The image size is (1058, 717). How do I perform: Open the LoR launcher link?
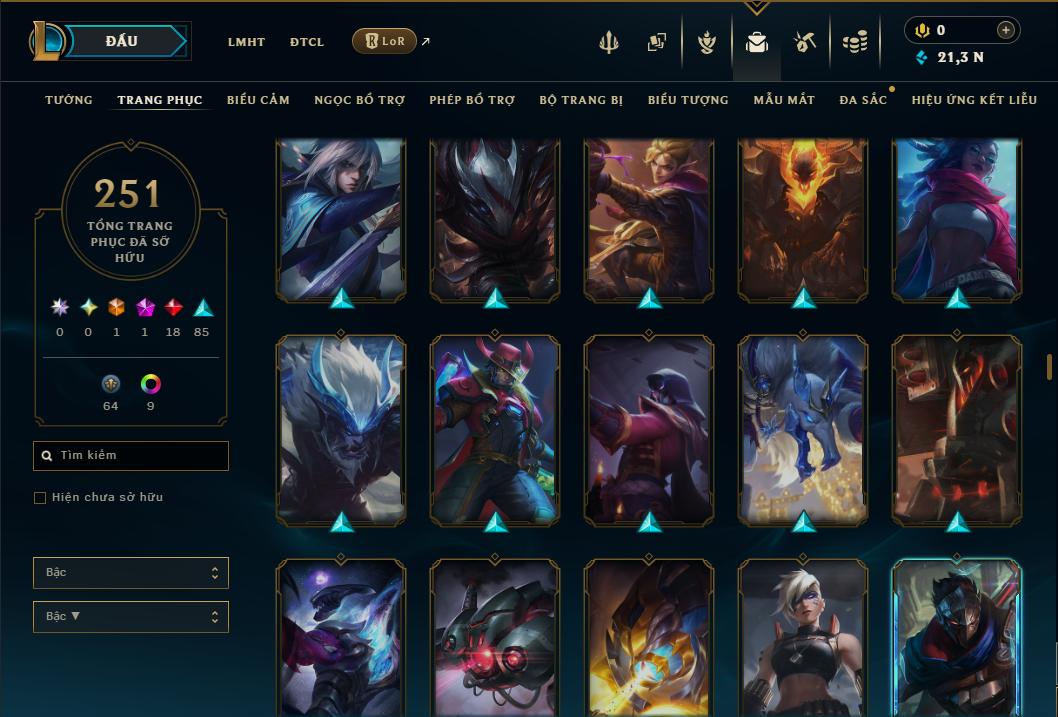coord(385,41)
